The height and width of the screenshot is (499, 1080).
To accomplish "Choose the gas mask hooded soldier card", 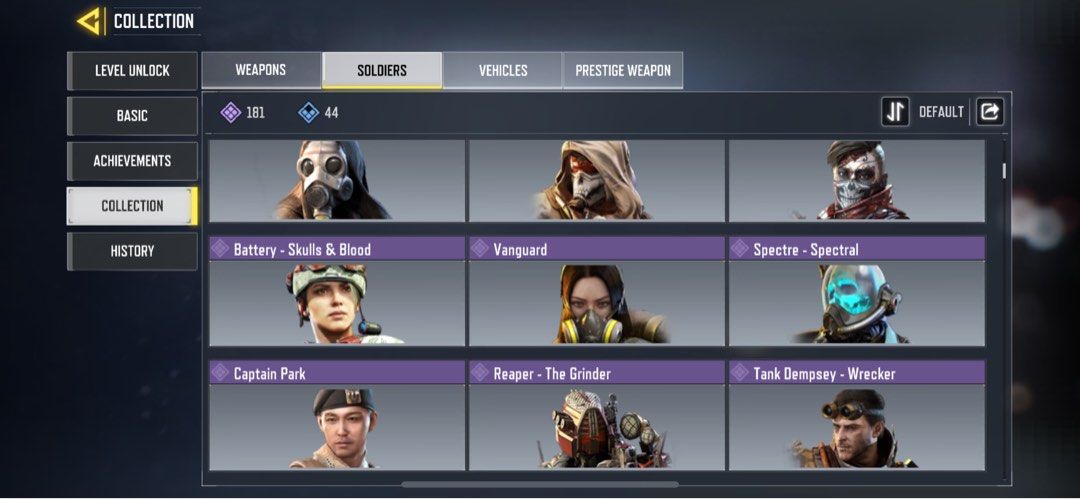I will click(337, 180).
